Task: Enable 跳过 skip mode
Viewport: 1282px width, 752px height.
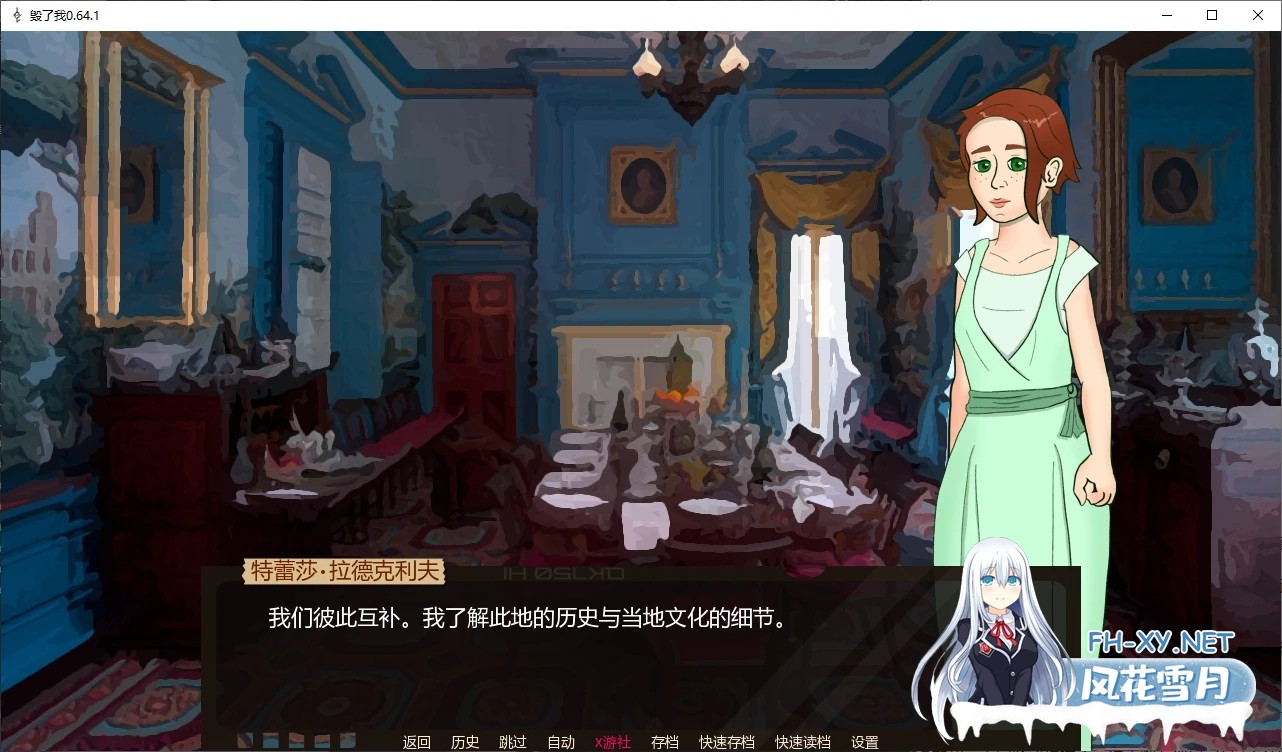Action: pyautogui.click(x=512, y=742)
